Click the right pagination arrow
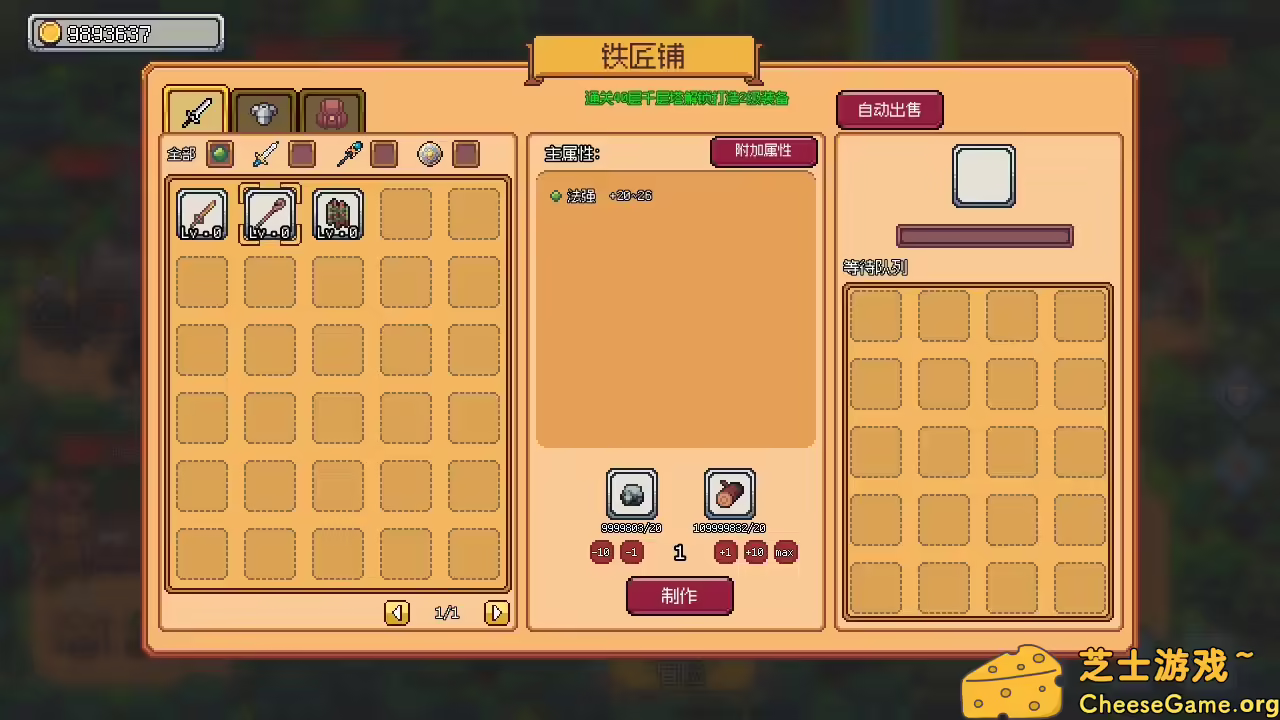 click(497, 612)
